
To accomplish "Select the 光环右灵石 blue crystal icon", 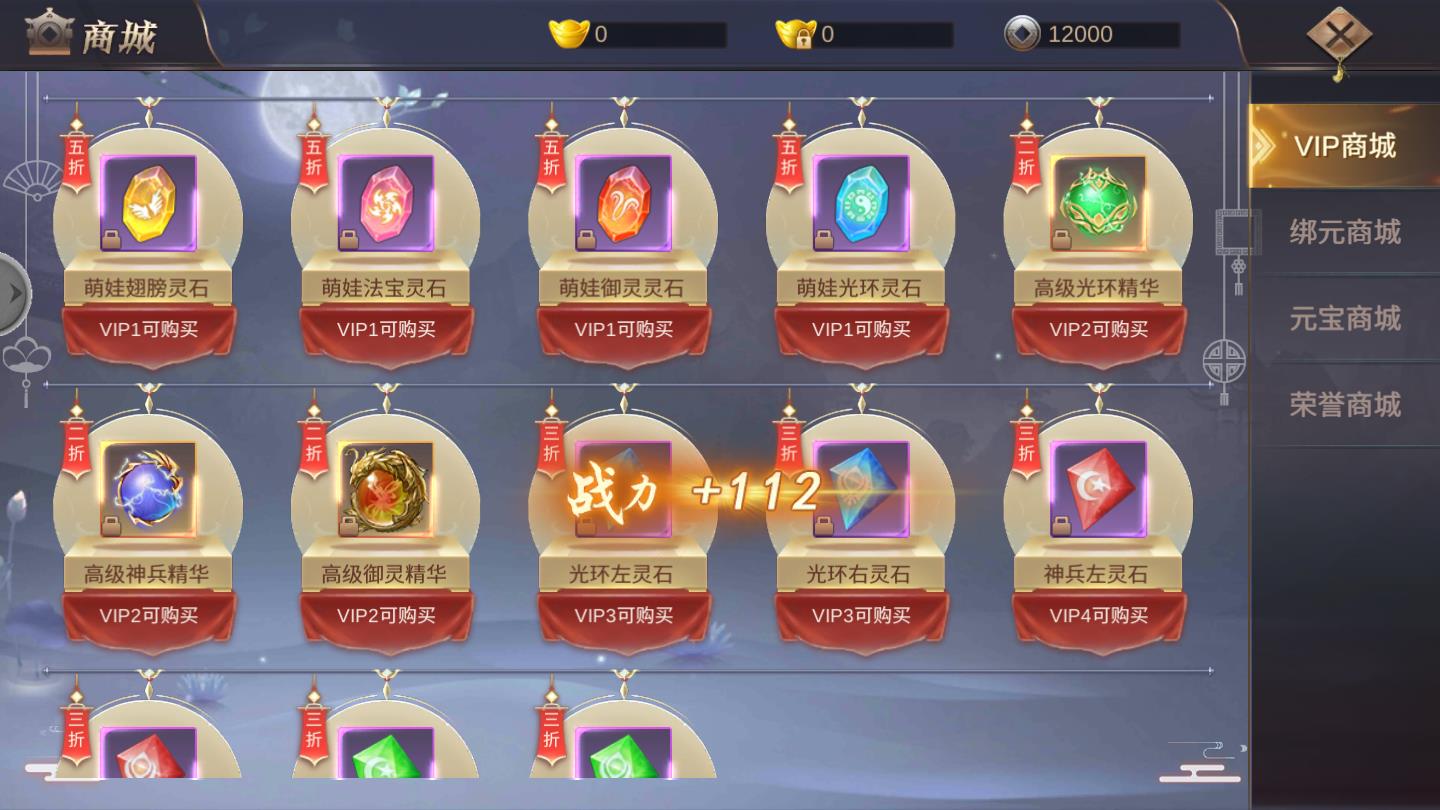I will (860, 490).
